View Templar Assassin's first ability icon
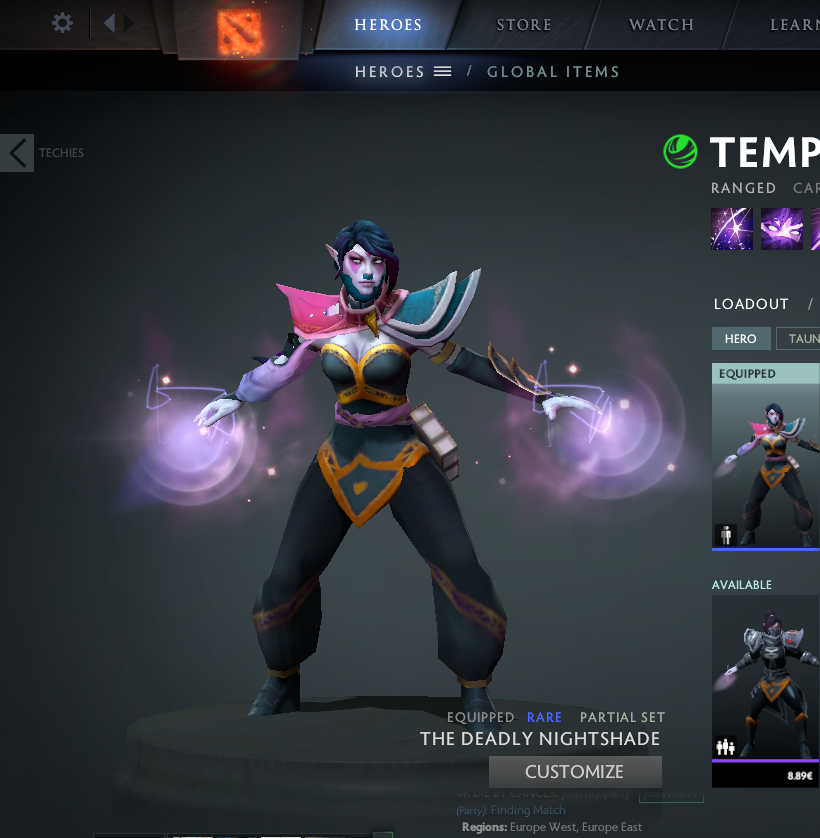820x838 pixels. click(732, 229)
